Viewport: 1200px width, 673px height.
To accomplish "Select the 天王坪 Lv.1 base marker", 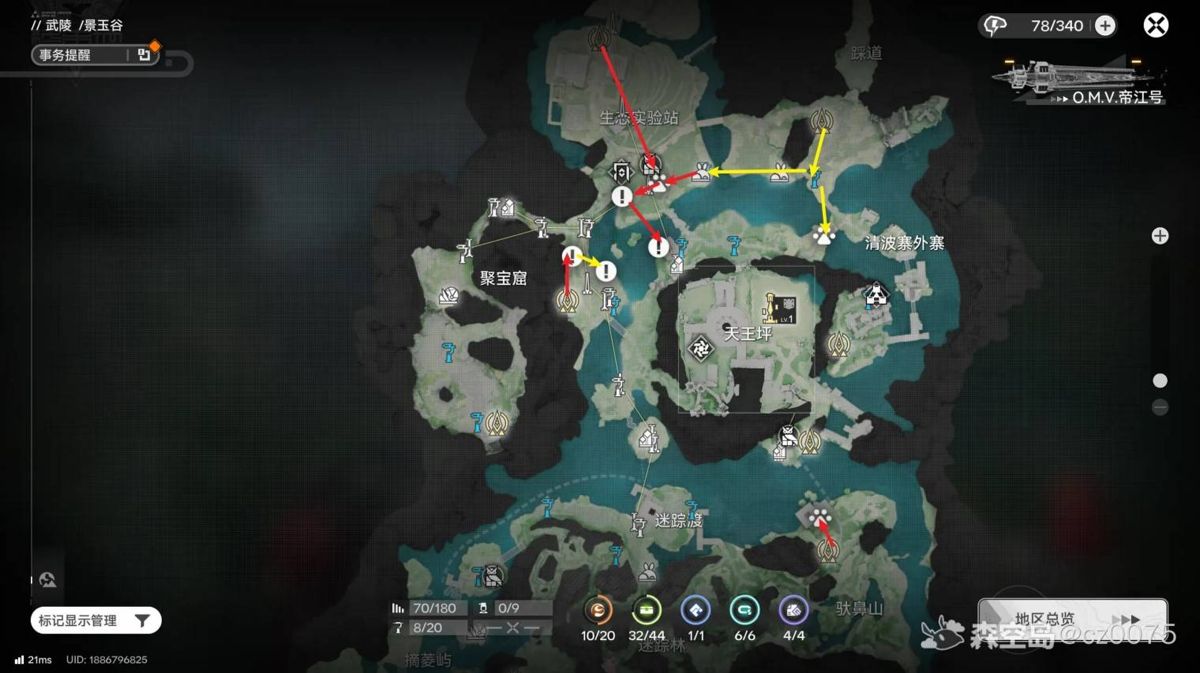I will [779, 308].
